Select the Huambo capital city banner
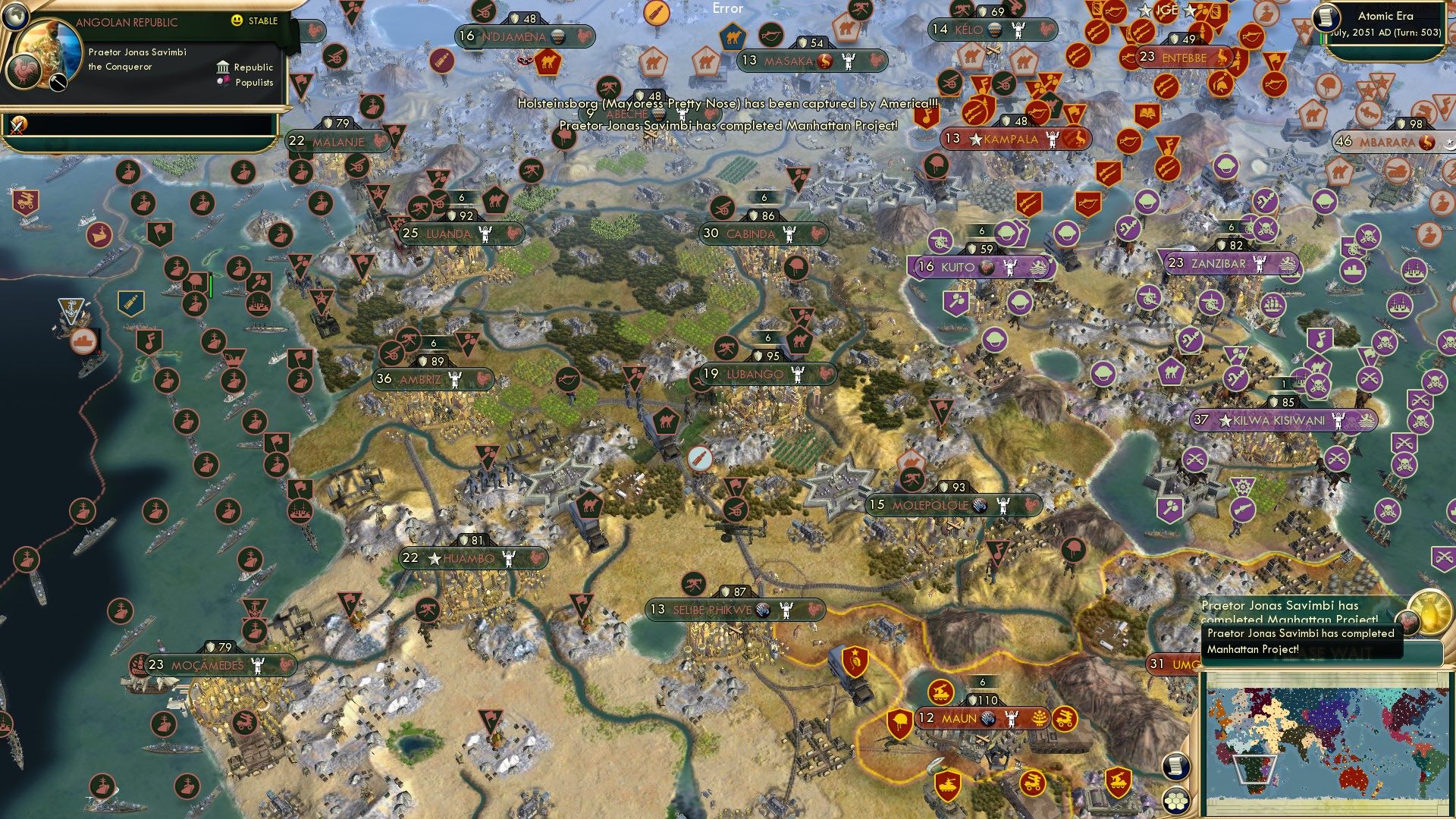The height and width of the screenshot is (819, 1456). click(x=470, y=558)
